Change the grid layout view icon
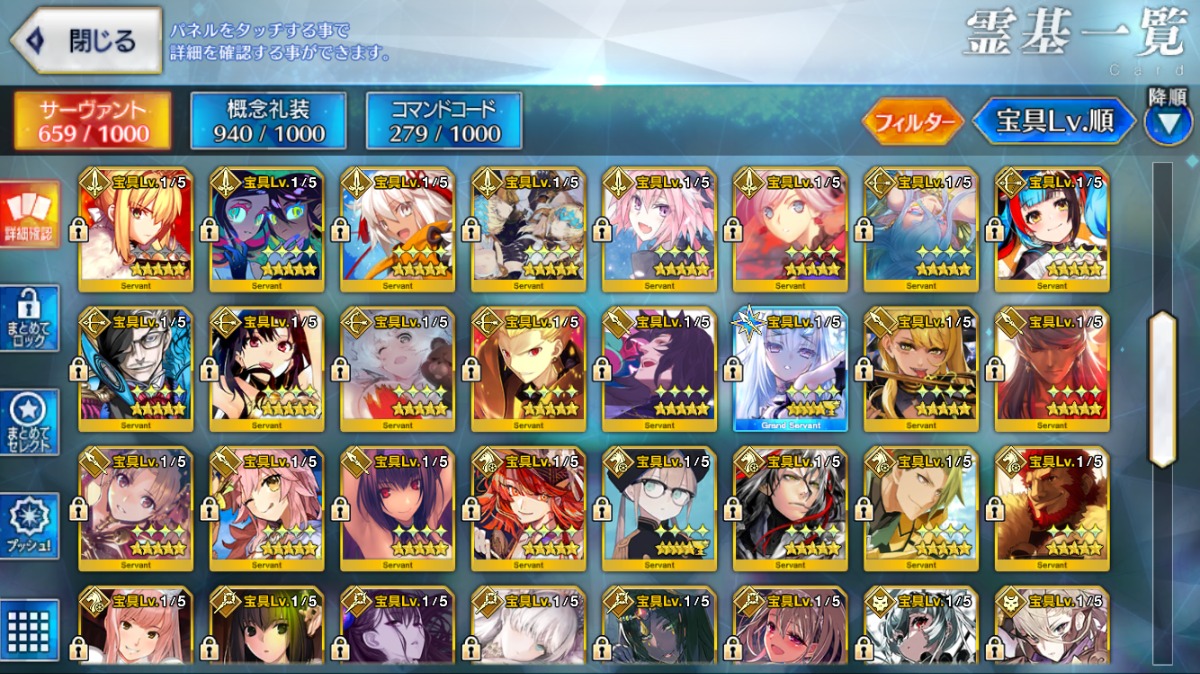This screenshot has width=1200, height=674. pyautogui.click(x=29, y=628)
